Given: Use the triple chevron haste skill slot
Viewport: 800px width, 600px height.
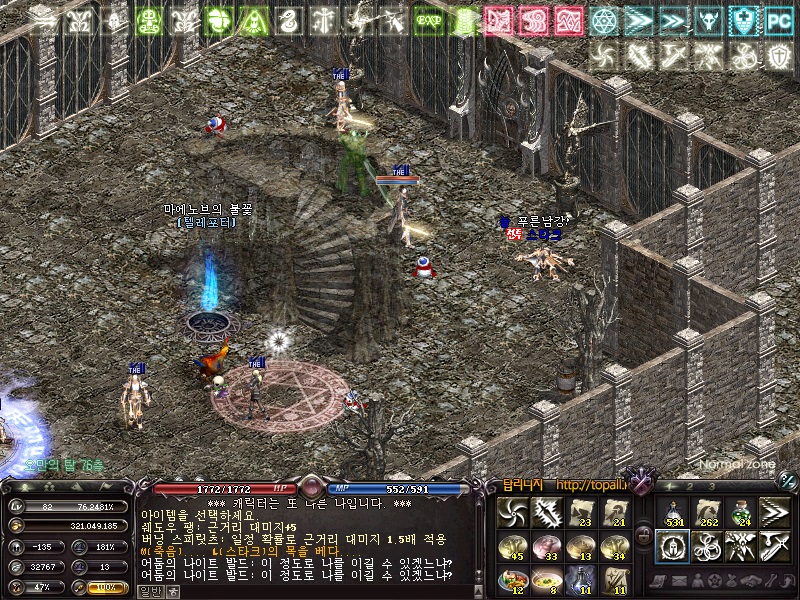Looking at the screenshot, I should pyautogui.click(x=775, y=511).
